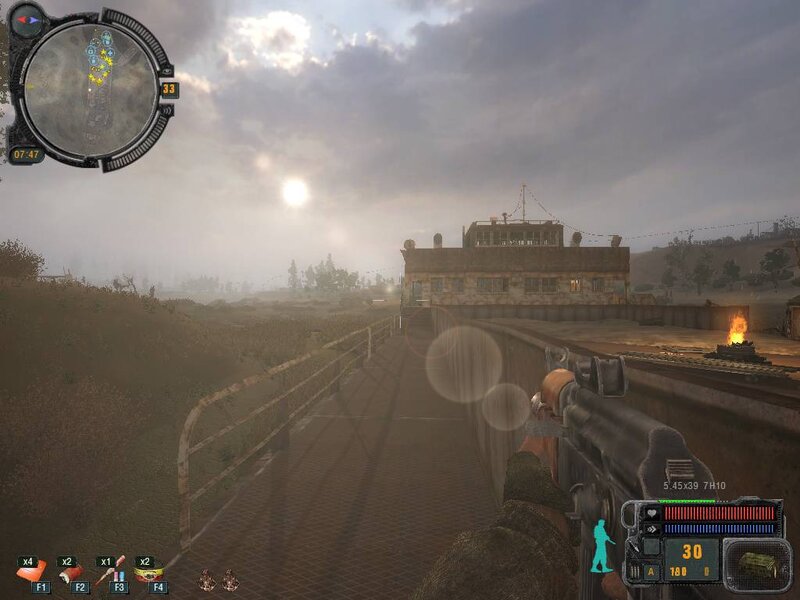Select the canned food in slot F4
Viewport: 800px width, 600px height.
point(149,572)
